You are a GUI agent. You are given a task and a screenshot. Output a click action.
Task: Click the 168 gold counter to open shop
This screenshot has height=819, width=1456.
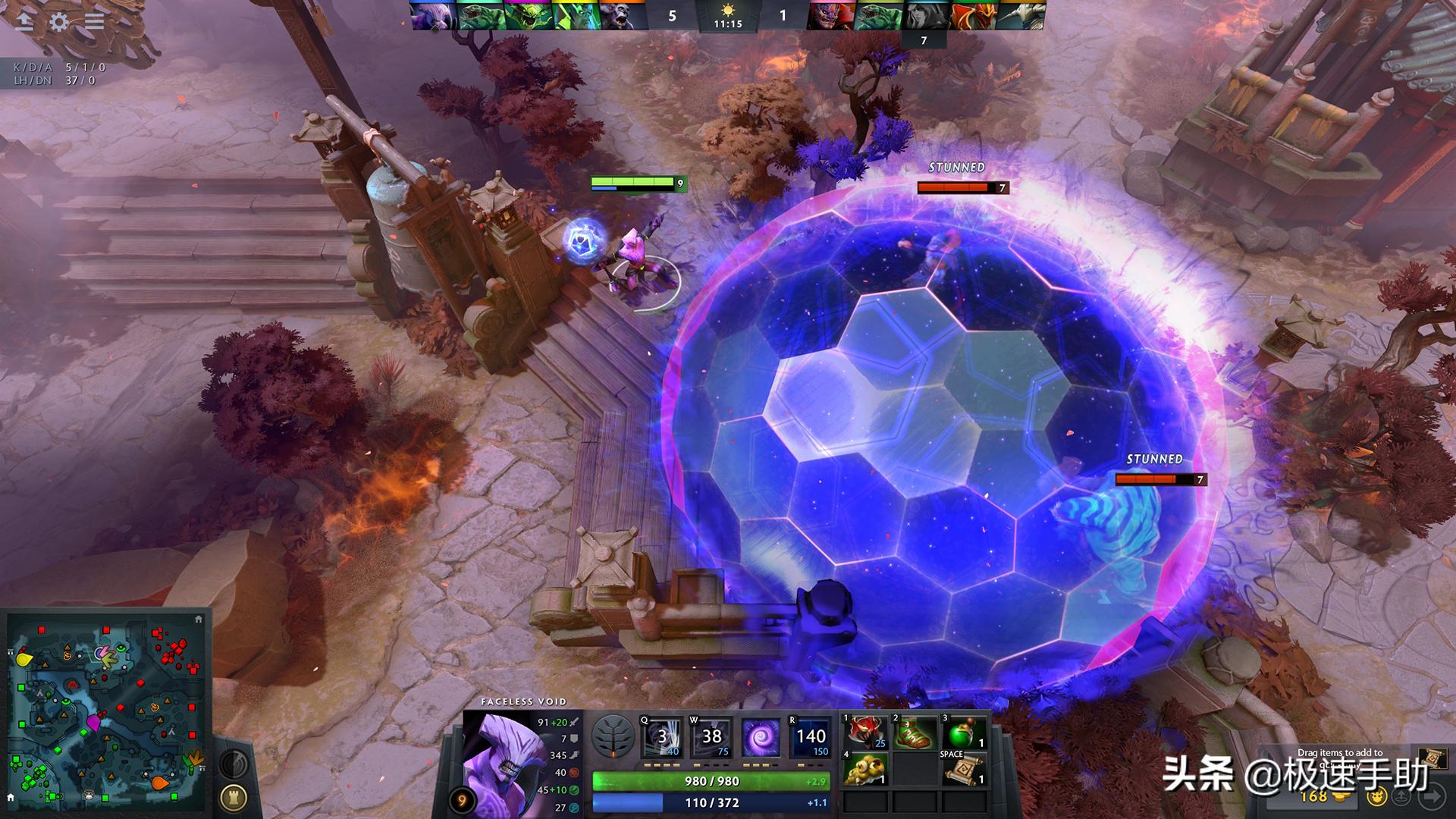(1314, 796)
